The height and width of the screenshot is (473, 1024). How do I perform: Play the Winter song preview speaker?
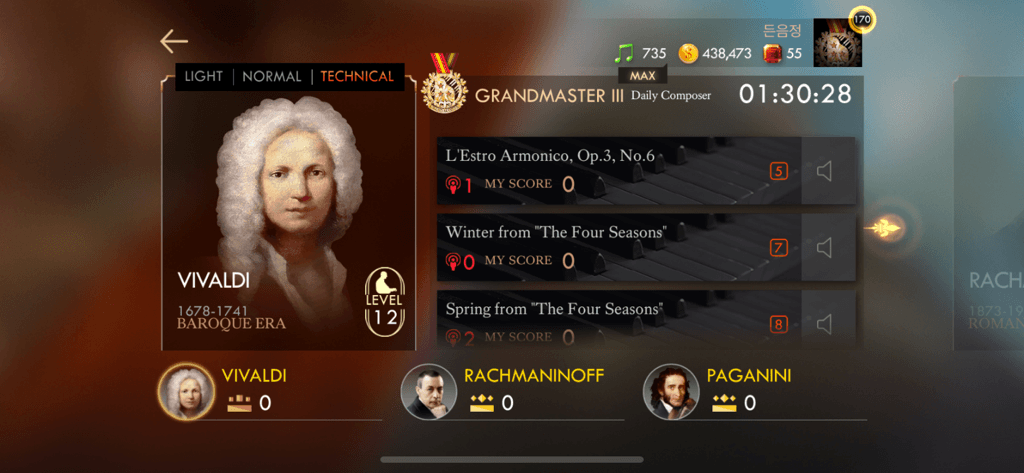pyautogui.click(x=825, y=248)
